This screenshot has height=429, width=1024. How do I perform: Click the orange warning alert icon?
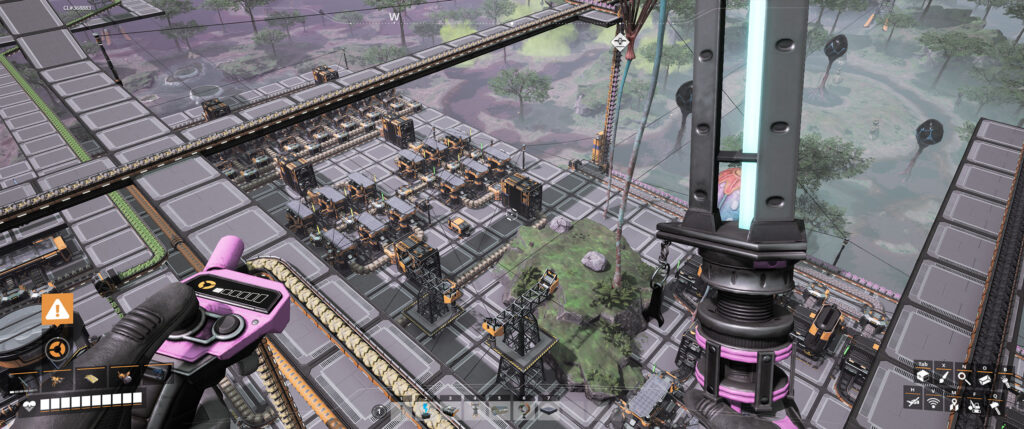point(57,310)
